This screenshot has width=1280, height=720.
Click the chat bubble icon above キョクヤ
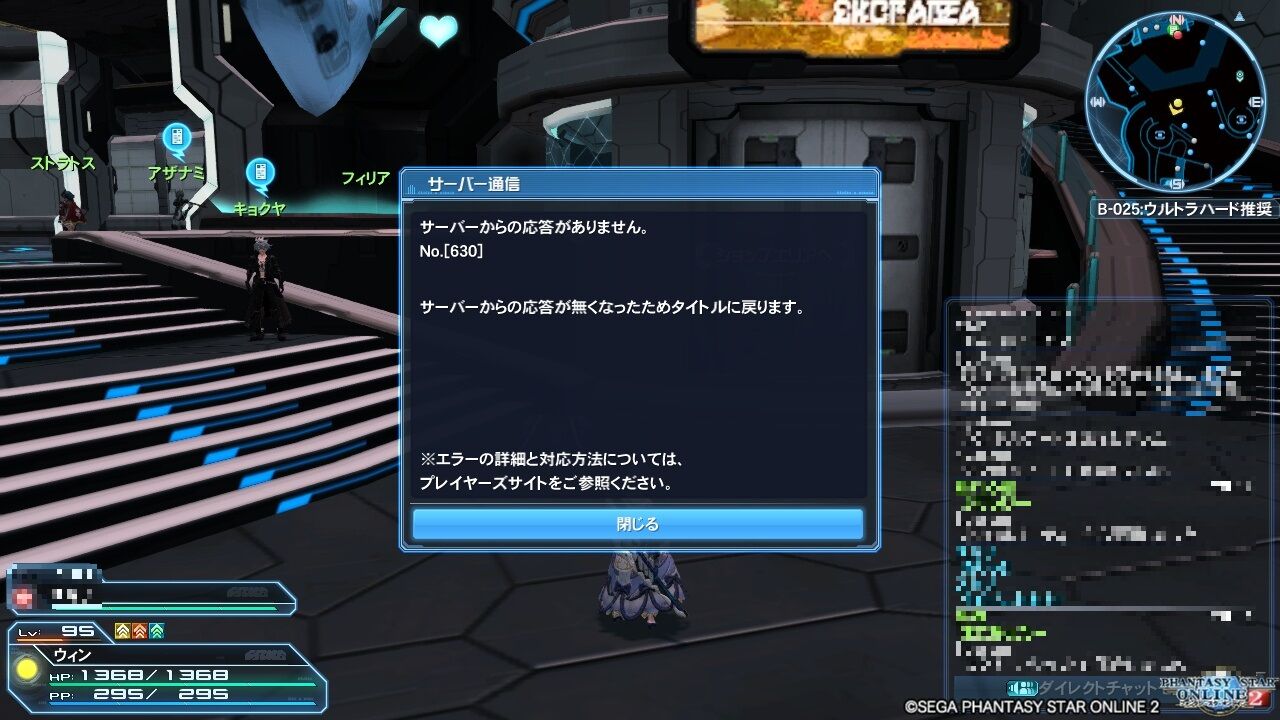(260, 173)
